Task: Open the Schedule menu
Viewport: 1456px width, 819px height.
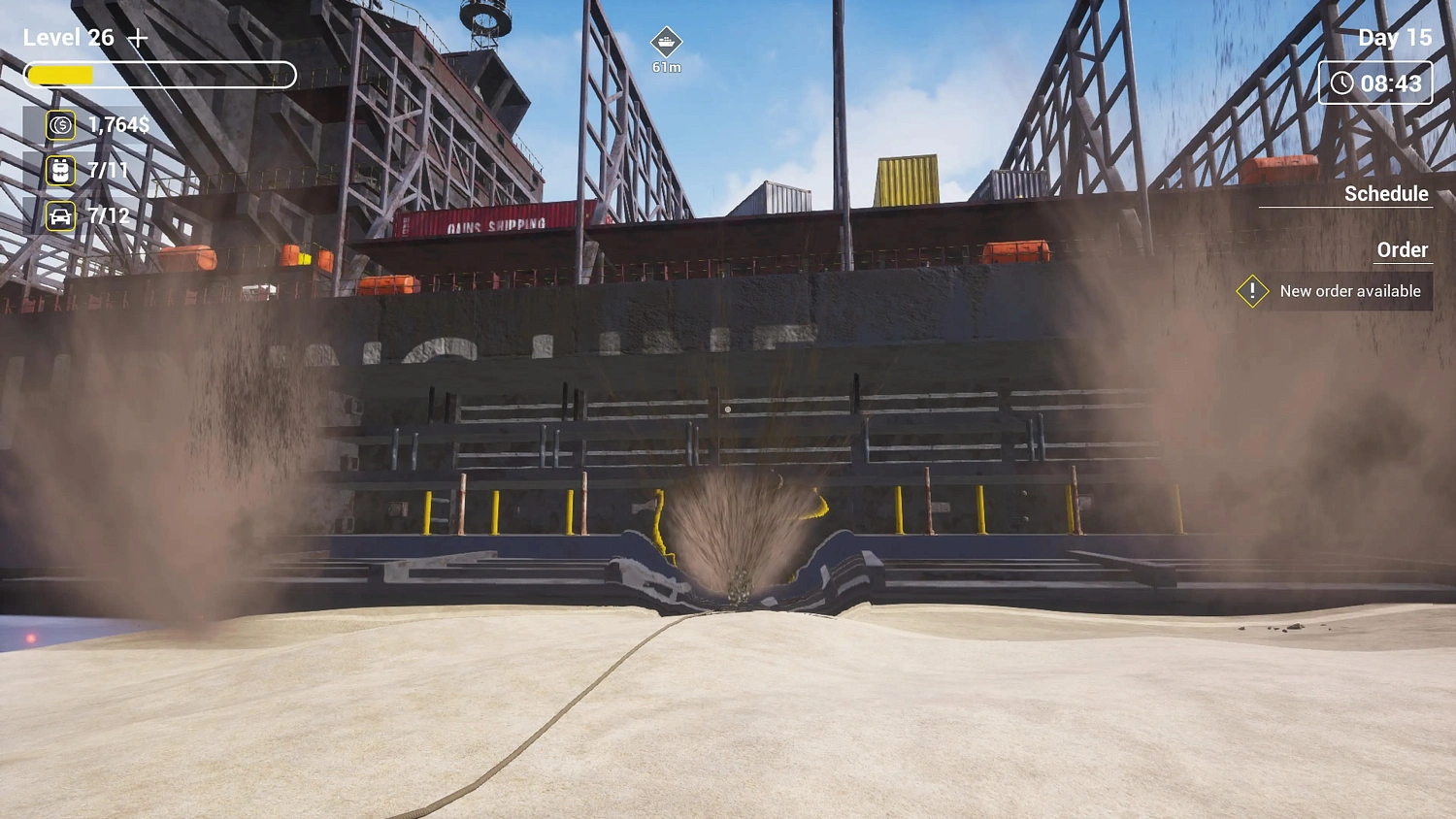Action: [1387, 194]
